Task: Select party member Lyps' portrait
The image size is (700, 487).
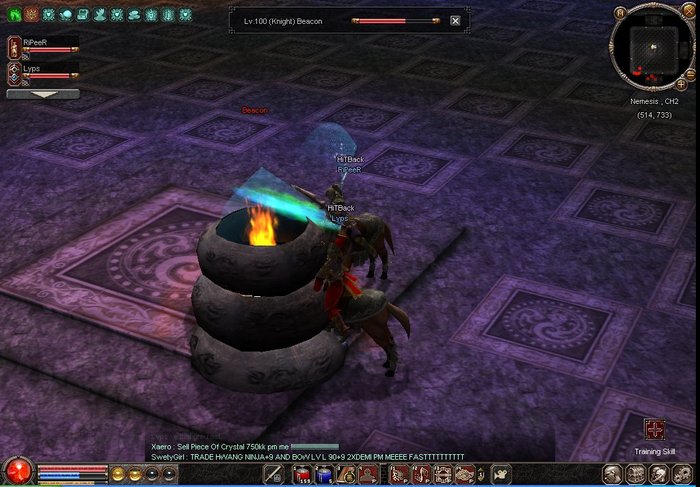Action: point(14,72)
